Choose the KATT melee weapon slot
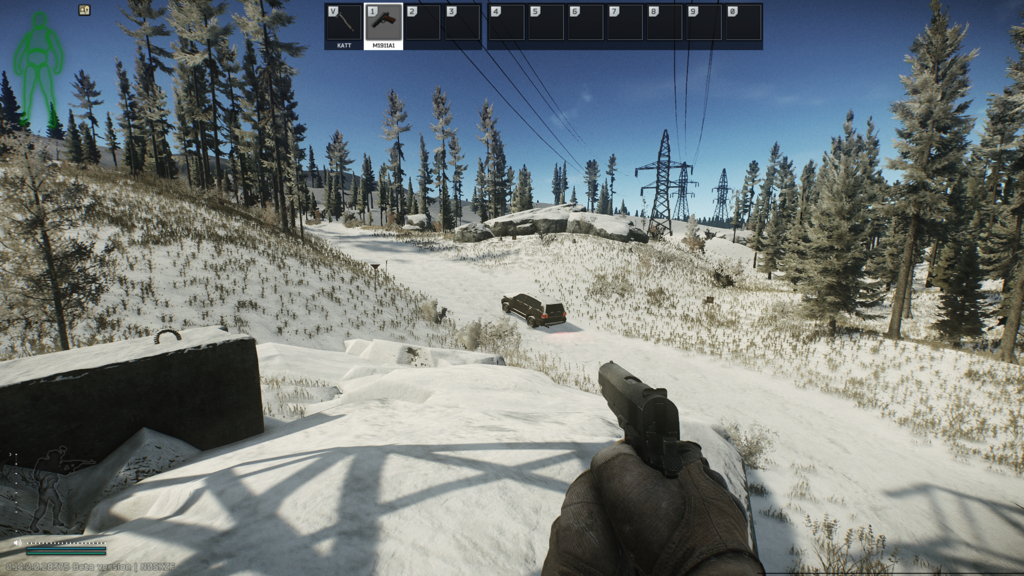 coord(344,26)
